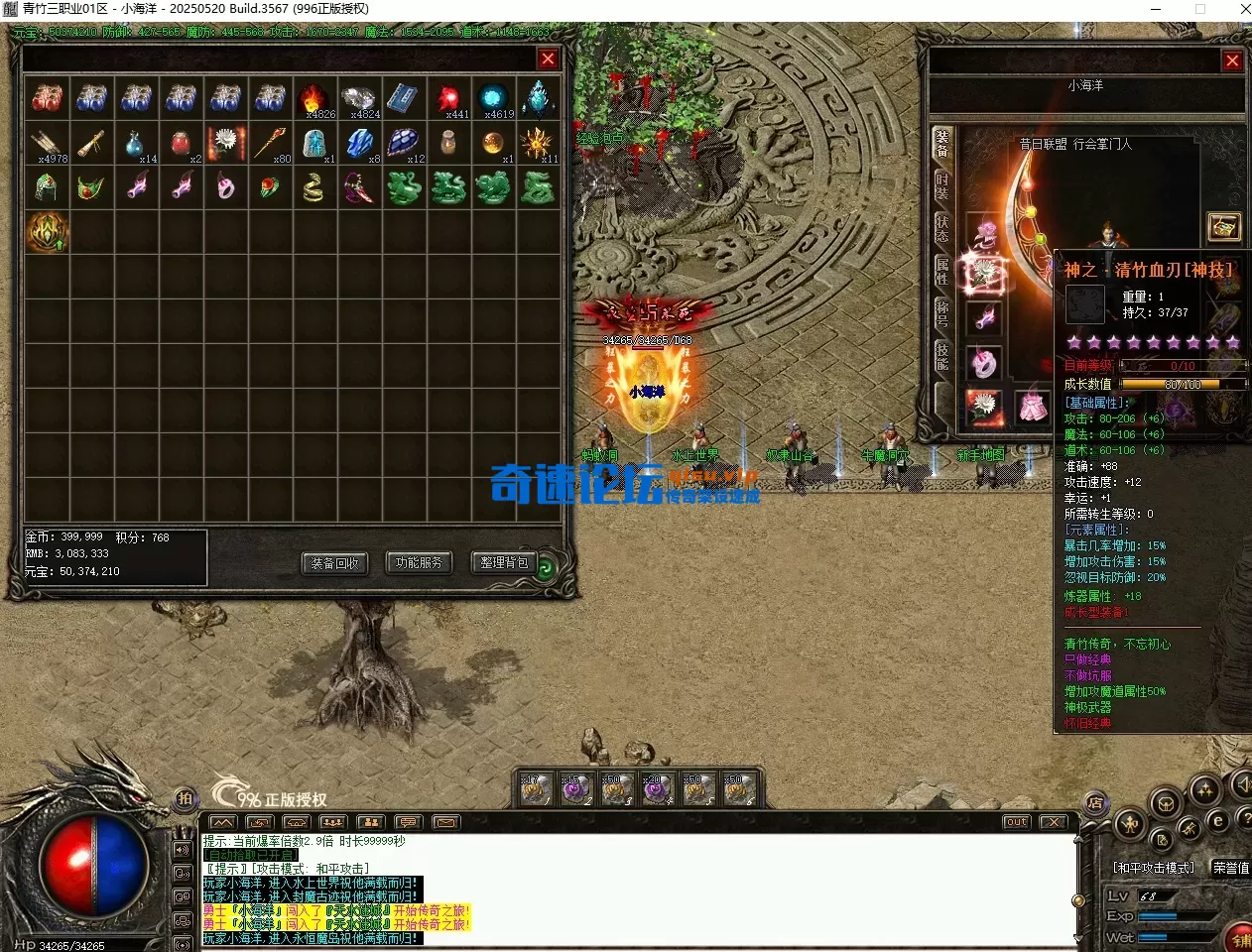Select the golden emblem with green arrow
This screenshot has width=1252, height=952.
pyautogui.click(x=47, y=232)
